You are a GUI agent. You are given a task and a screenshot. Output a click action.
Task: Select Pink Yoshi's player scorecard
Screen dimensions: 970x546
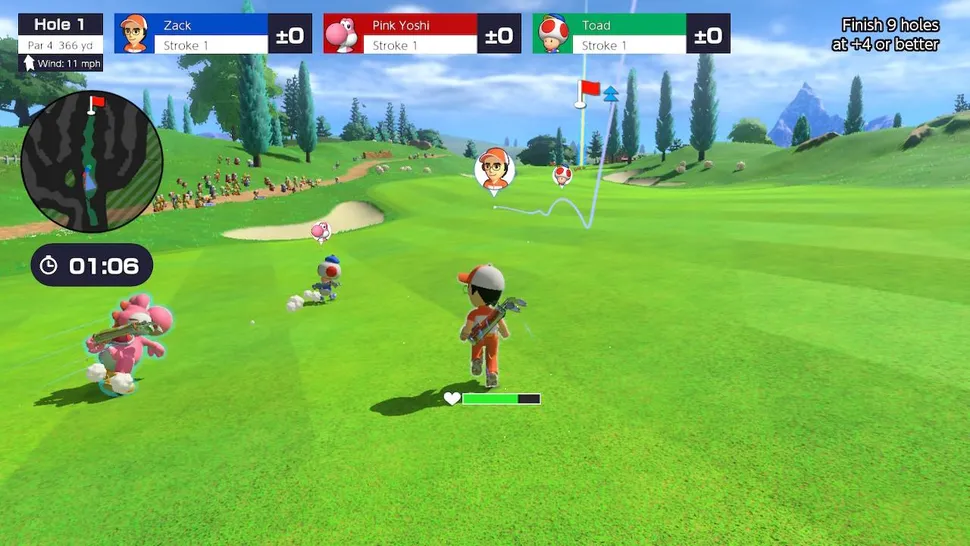pyautogui.click(x=422, y=34)
